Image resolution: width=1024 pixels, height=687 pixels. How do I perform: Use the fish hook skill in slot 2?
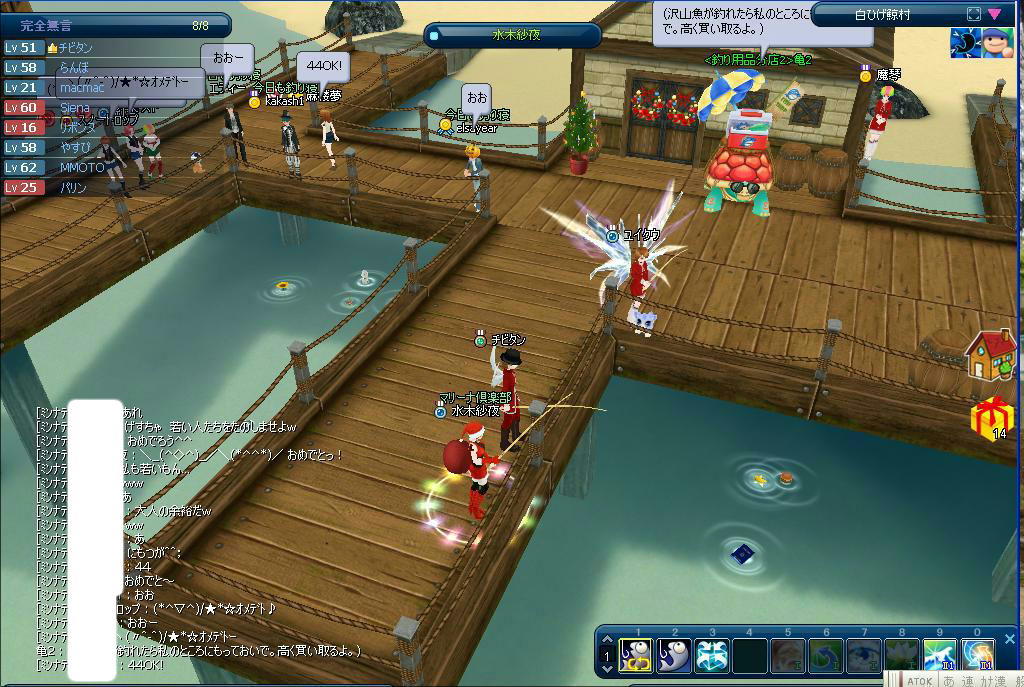(674, 655)
